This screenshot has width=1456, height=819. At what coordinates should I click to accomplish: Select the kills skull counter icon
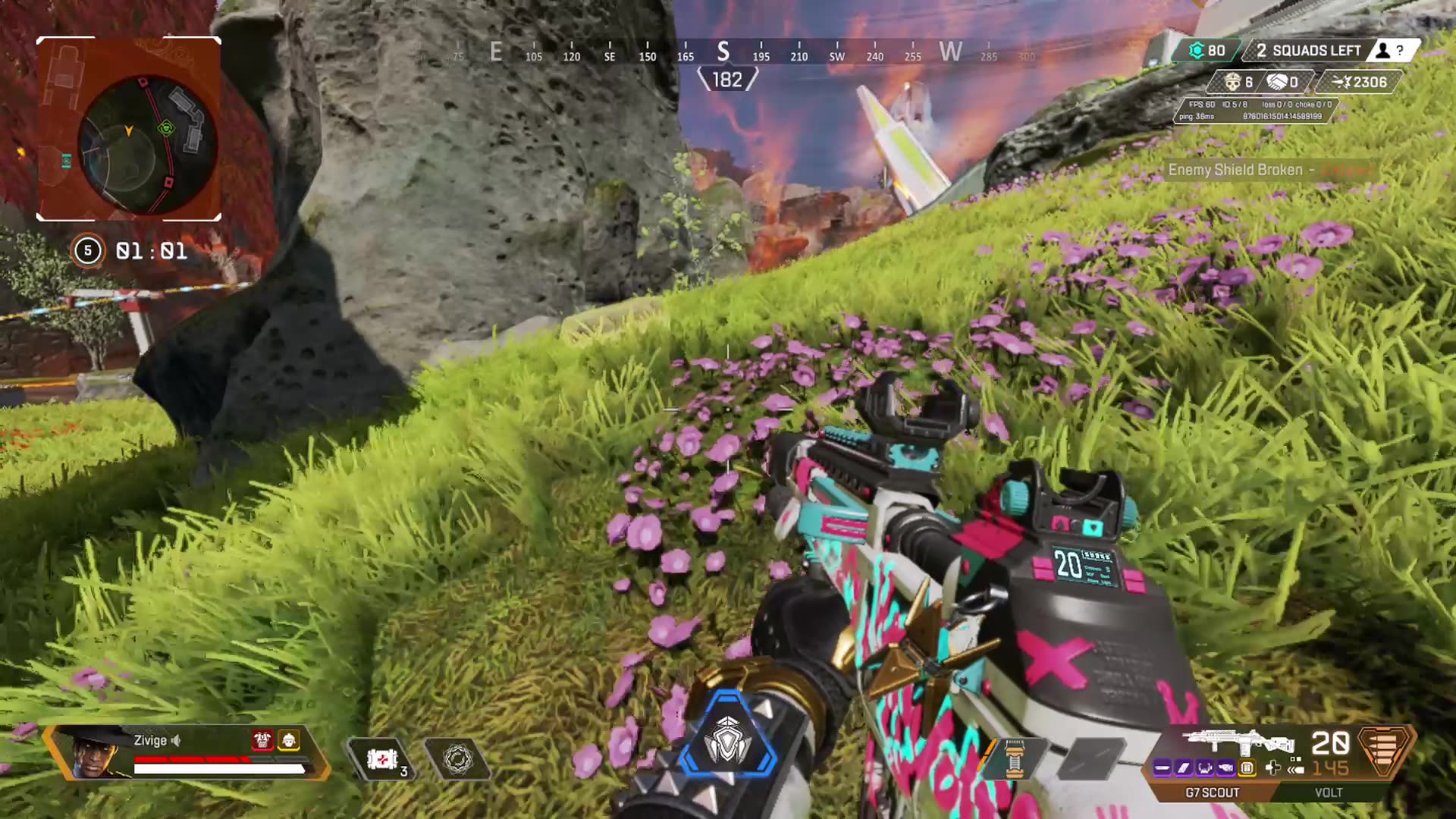coord(1233,83)
